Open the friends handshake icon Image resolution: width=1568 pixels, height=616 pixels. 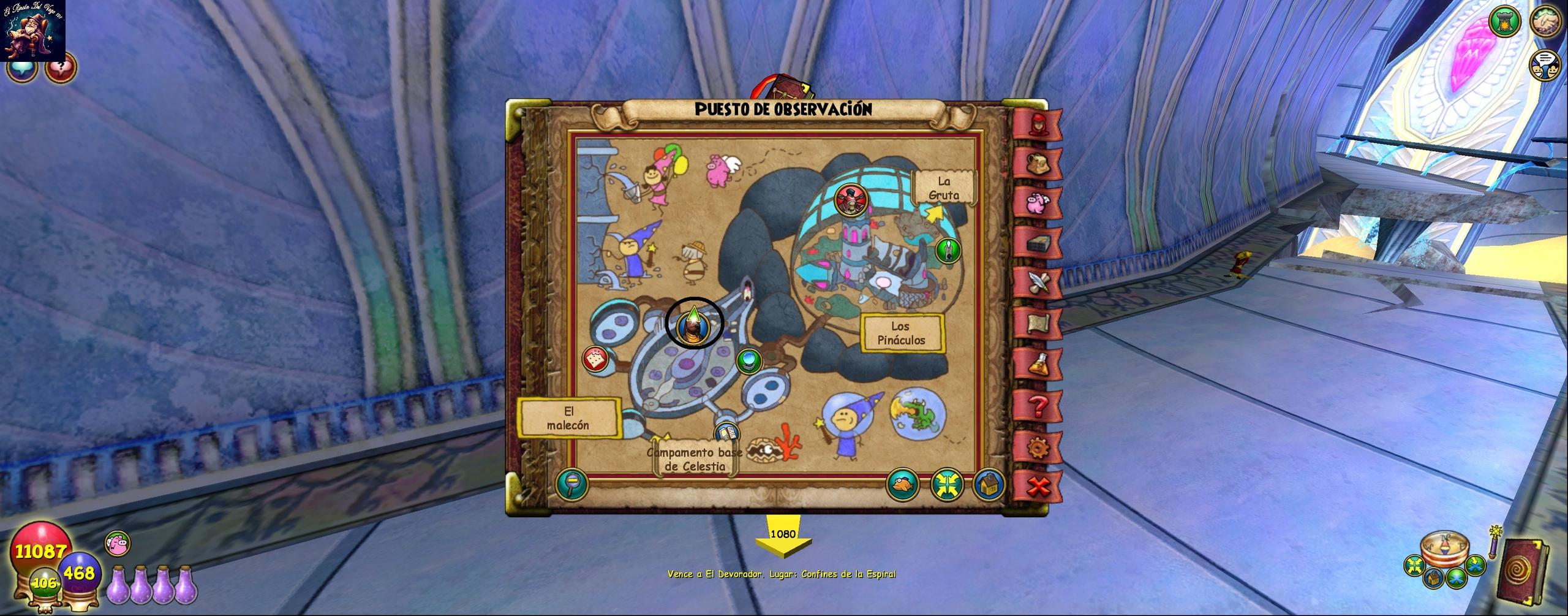[x=1545, y=20]
